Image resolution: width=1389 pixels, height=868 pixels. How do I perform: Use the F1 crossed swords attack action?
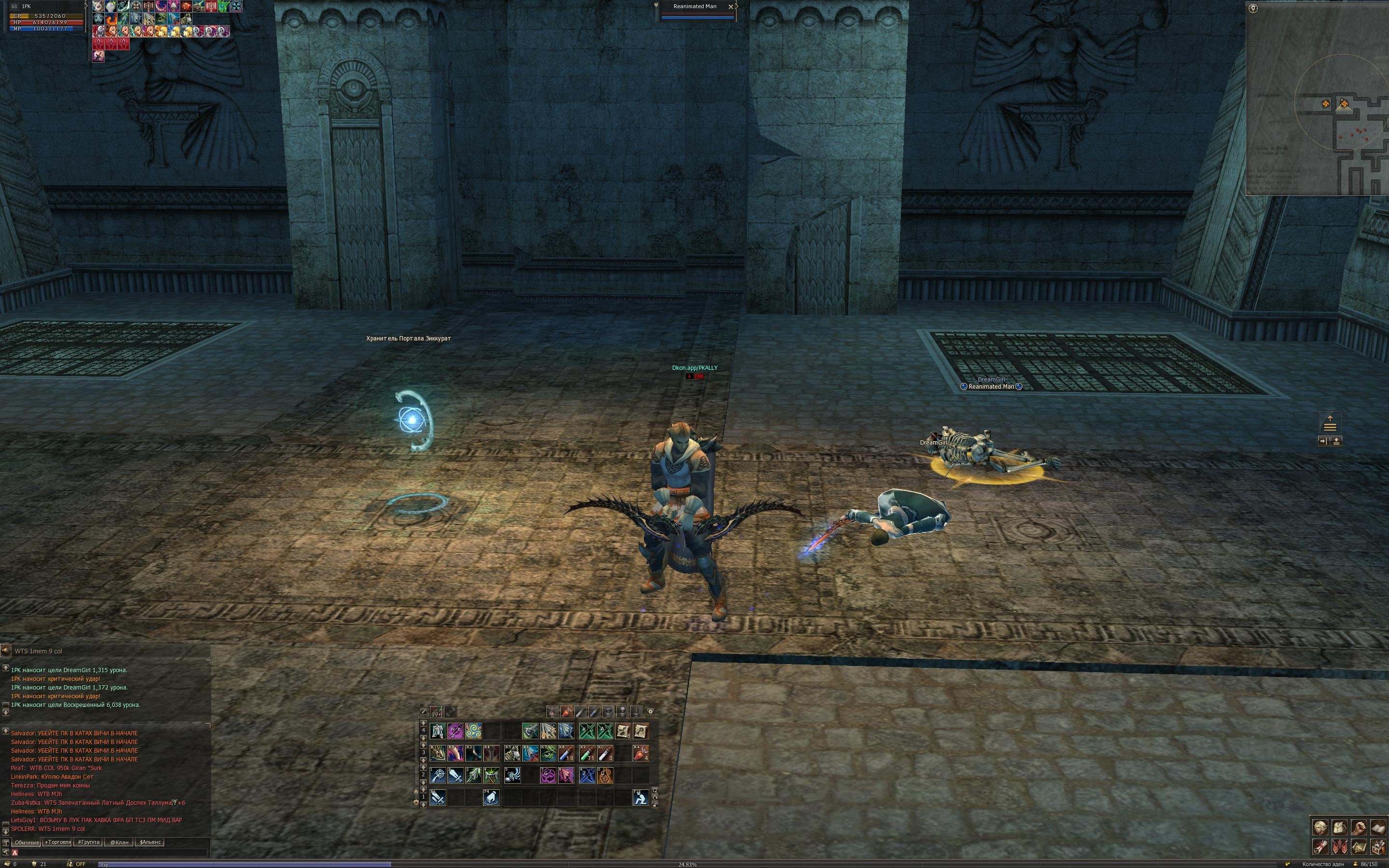438,798
